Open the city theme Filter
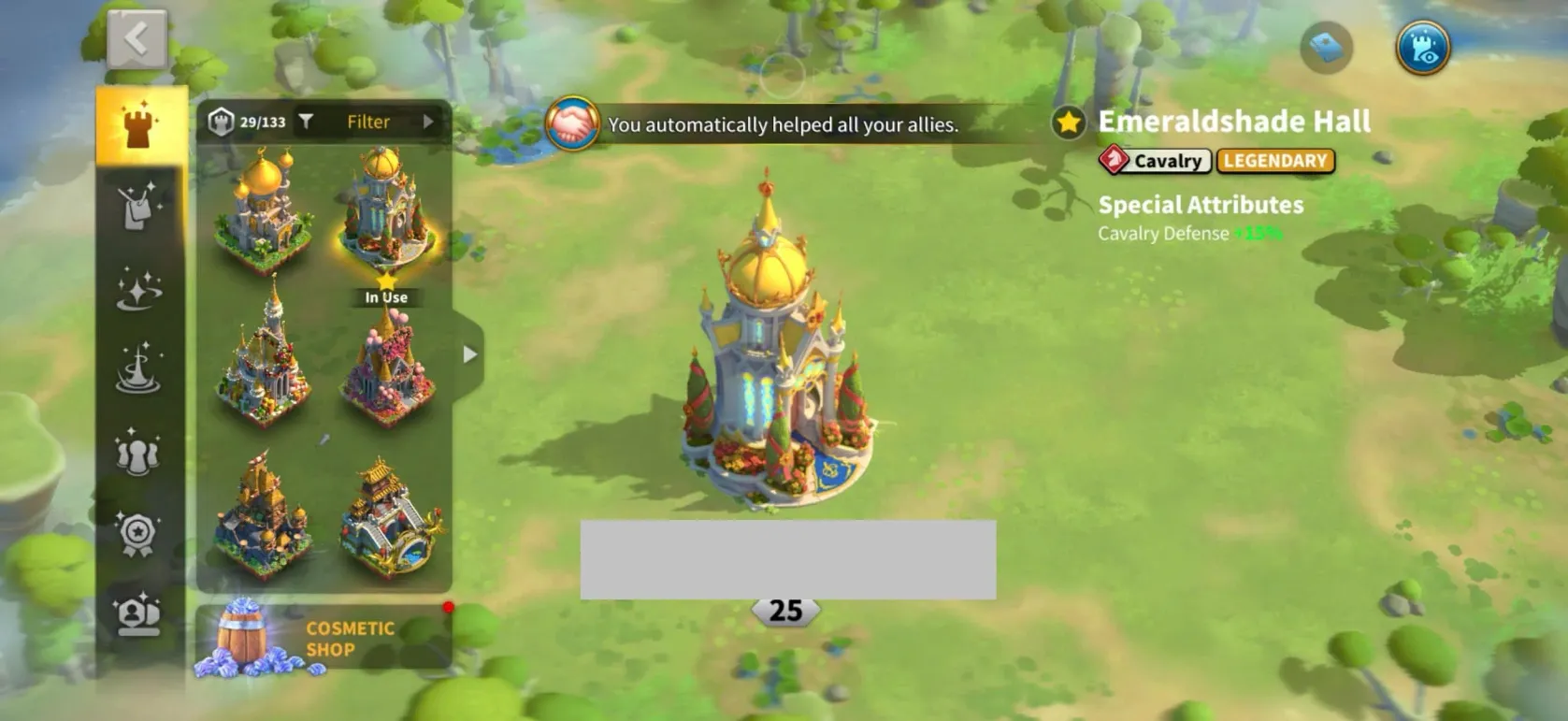 pos(367,122)
